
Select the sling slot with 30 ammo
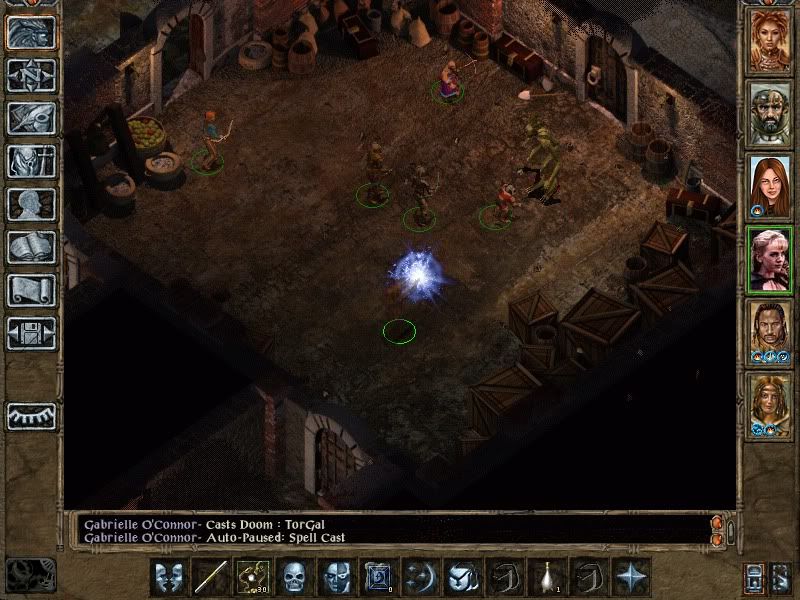point(252,577)
